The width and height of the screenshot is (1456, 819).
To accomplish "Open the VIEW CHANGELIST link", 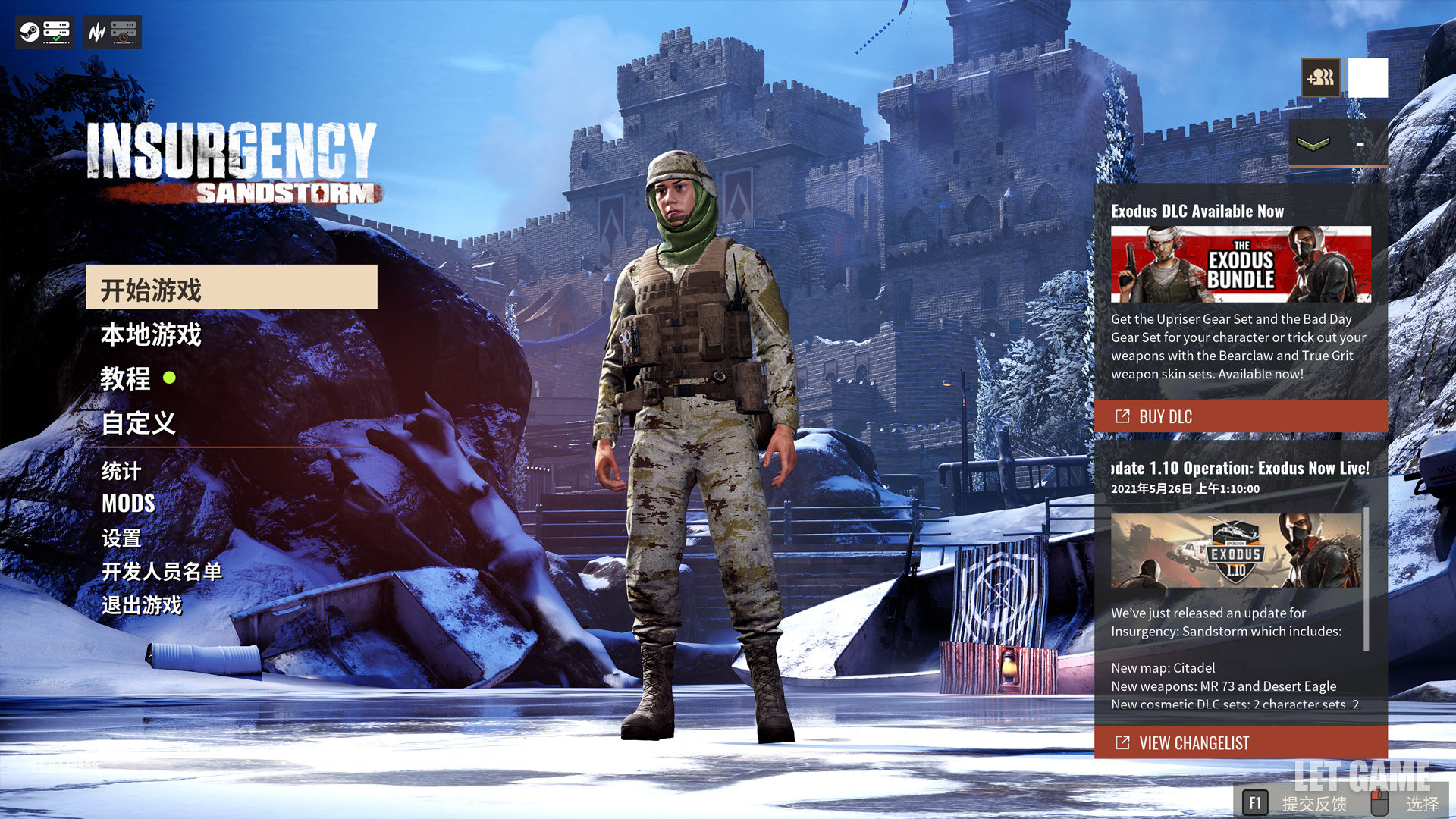I will 1241,743.
